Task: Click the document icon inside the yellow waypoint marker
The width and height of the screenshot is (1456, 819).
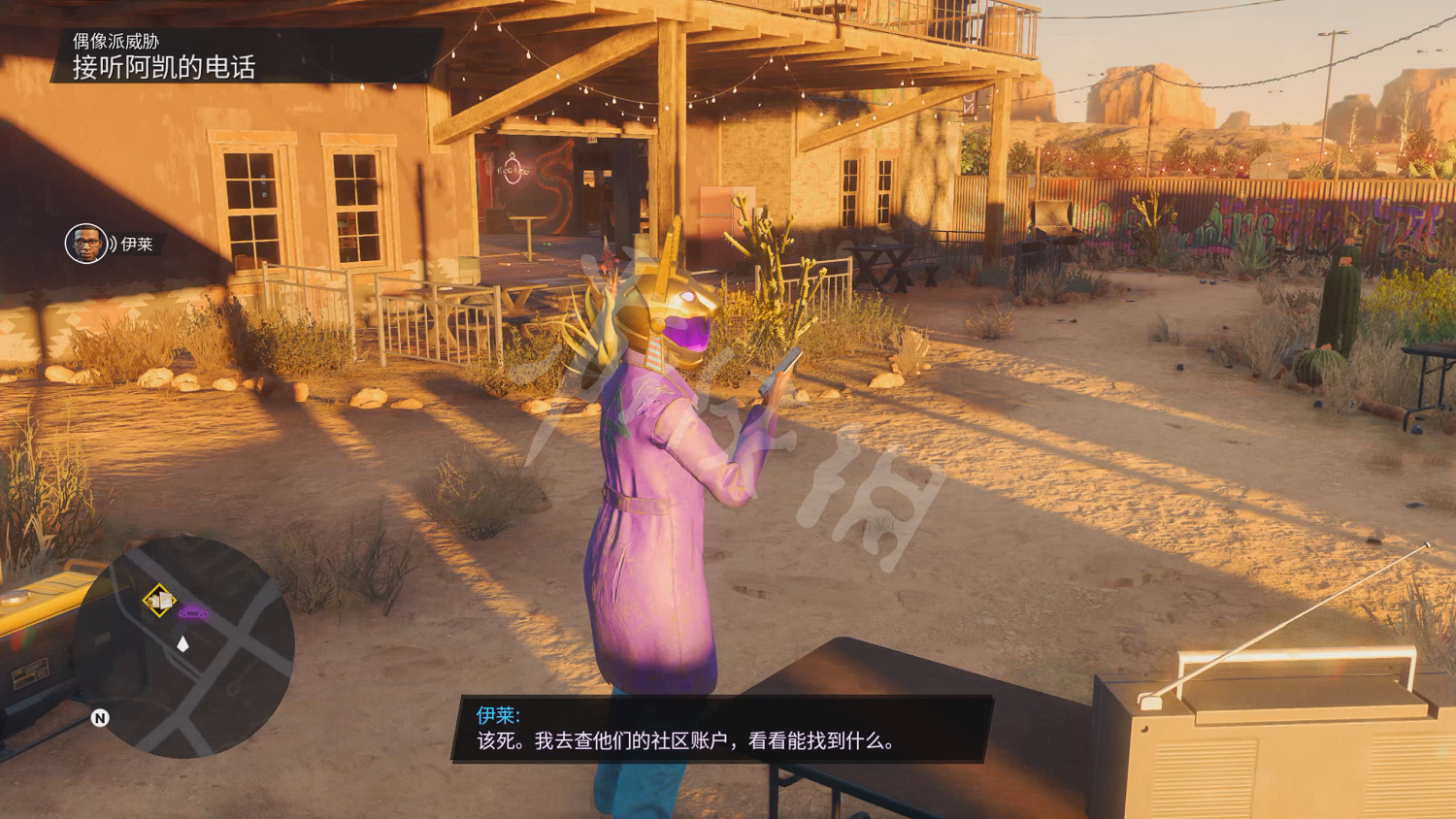Action: 165,599
